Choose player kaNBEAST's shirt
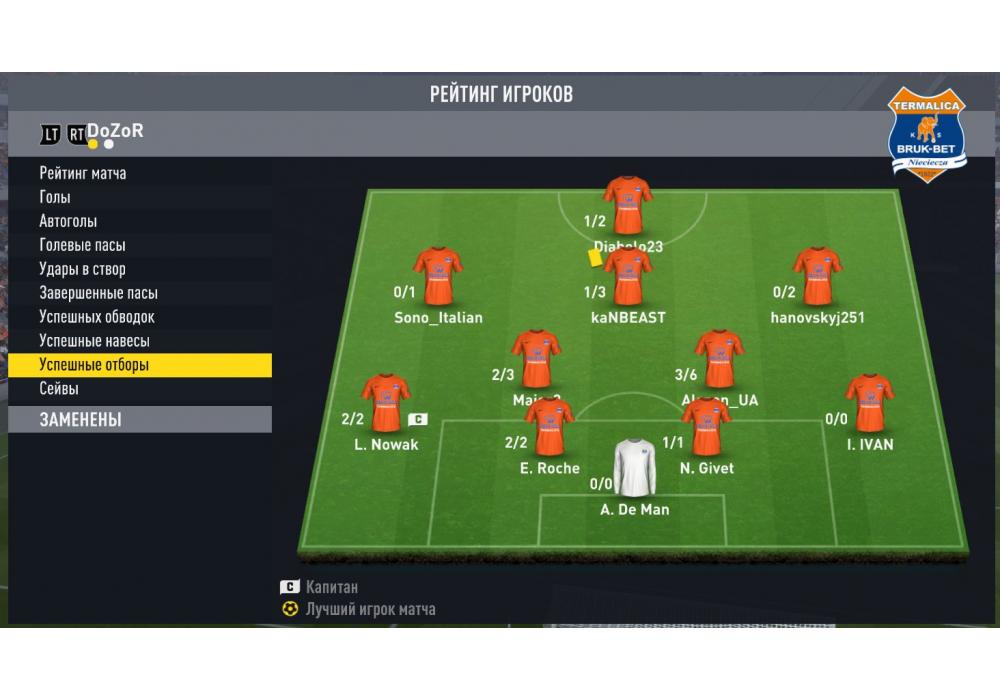 628,277
